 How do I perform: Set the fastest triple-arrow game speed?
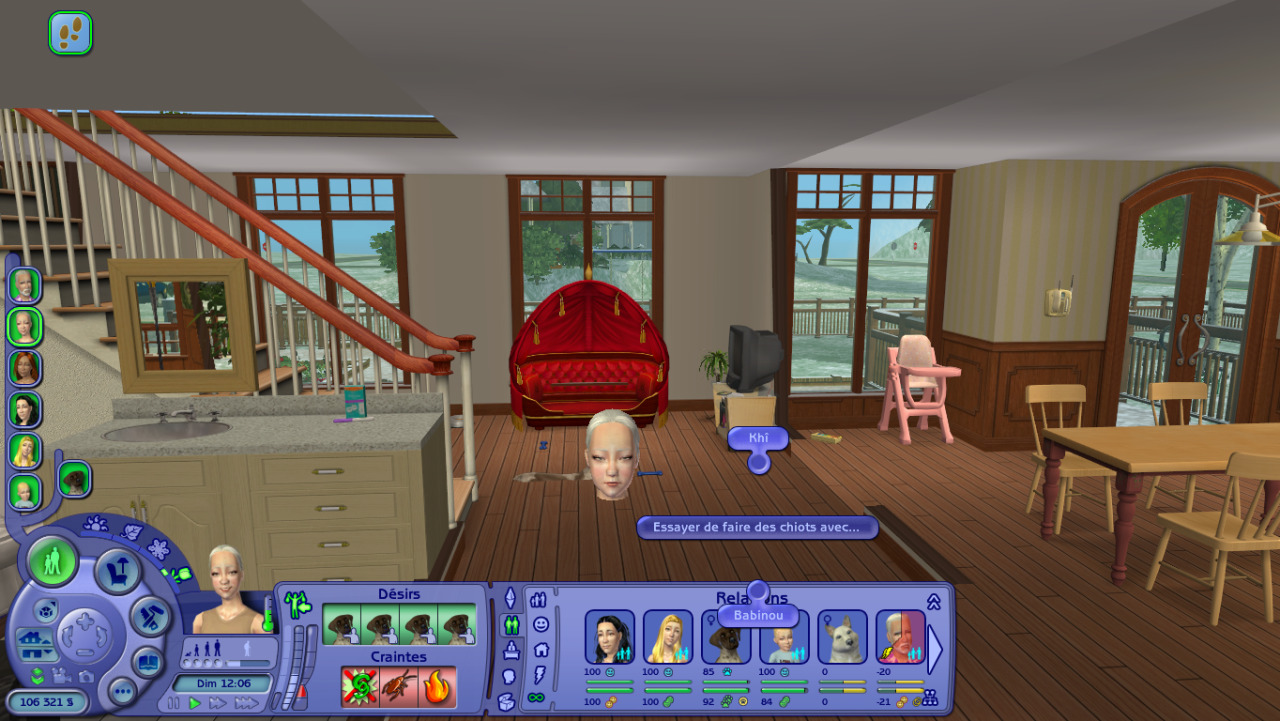(x=246, y=703)
